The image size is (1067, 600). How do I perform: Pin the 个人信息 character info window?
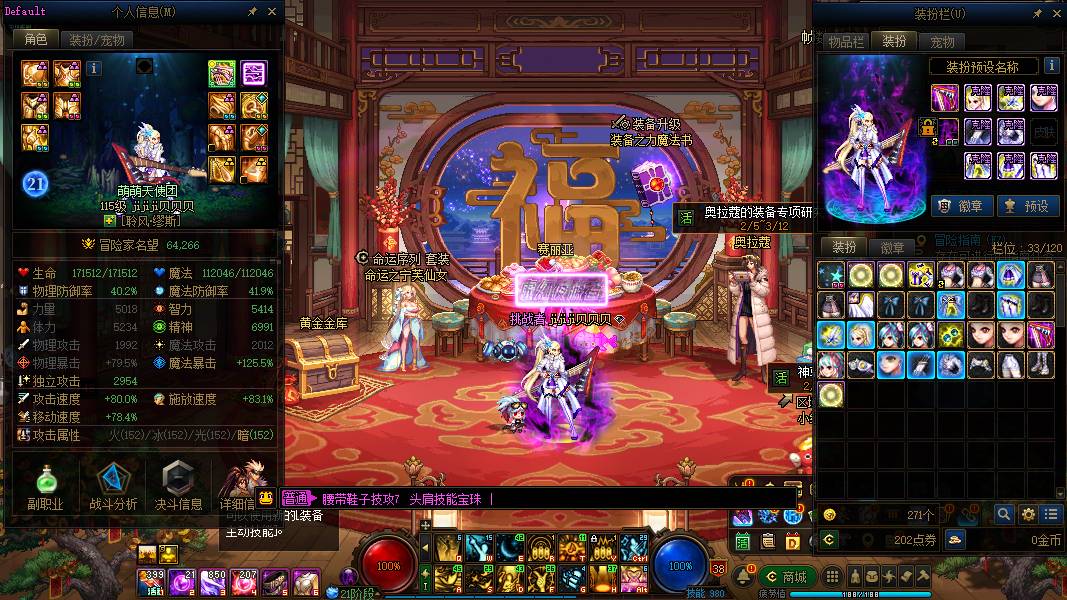pos(252,12)
